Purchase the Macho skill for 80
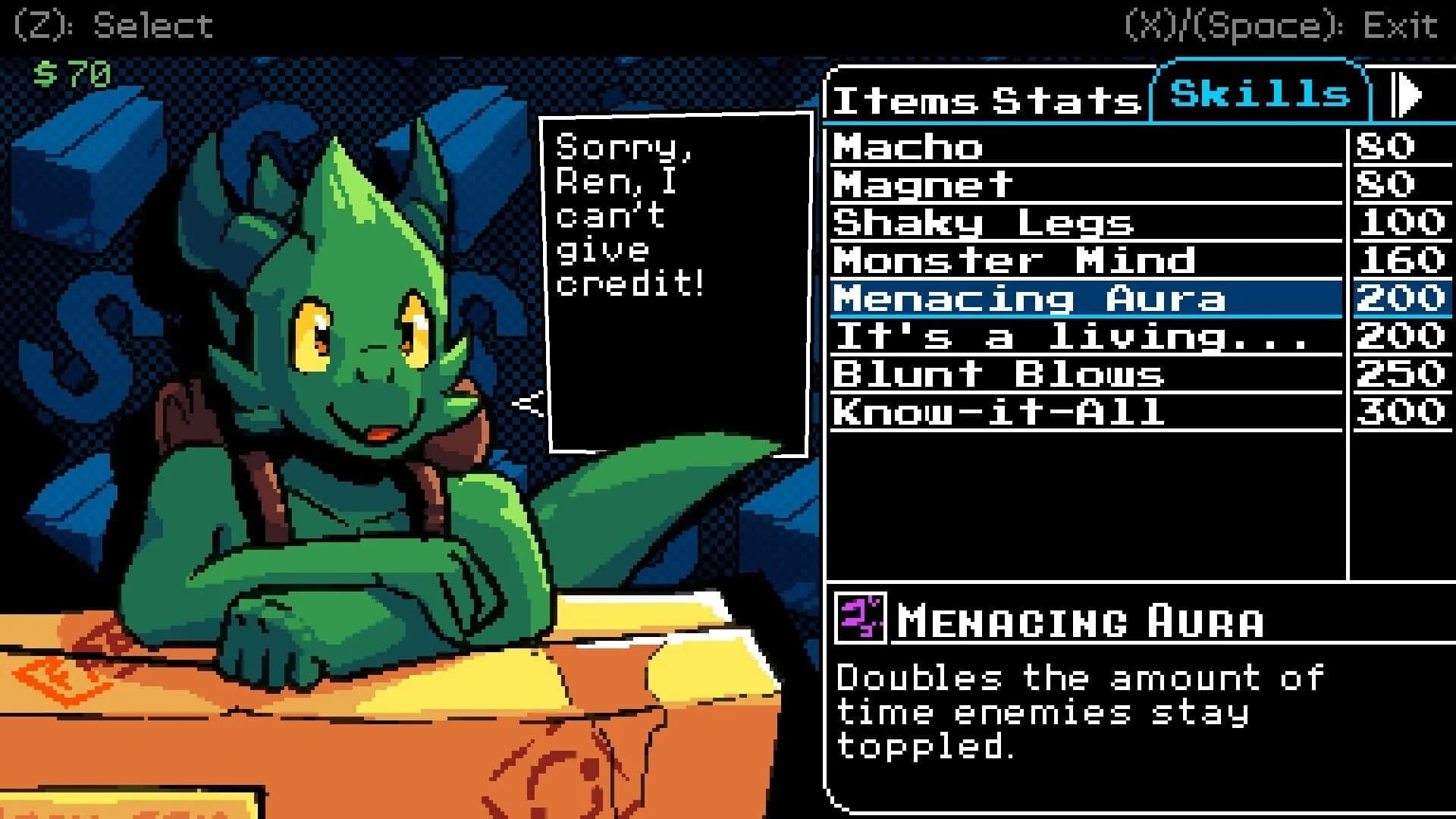This screenshot has height=819, width=1456. pyautogui.click(x=986, y=148)
